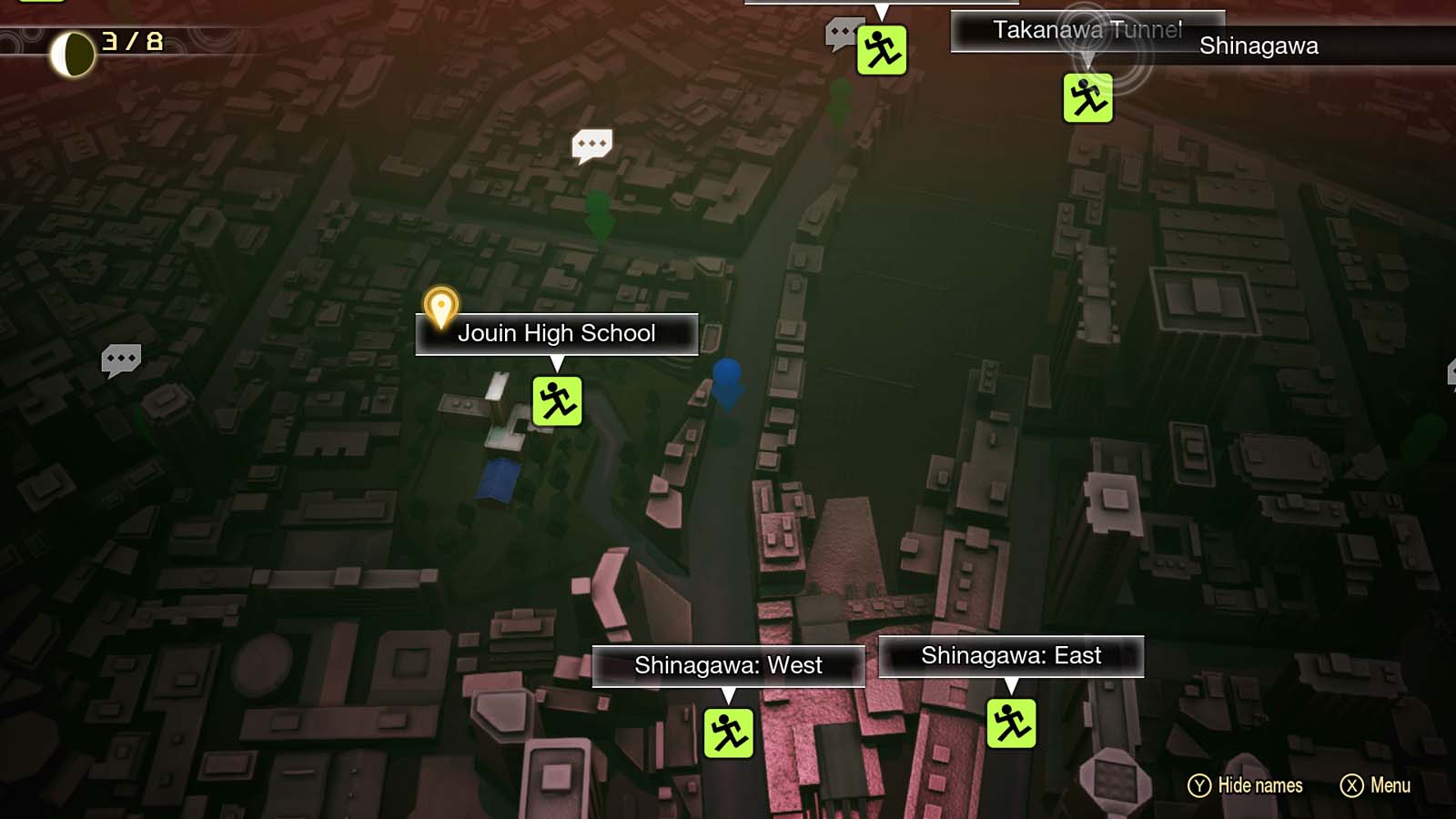Select the topmost fast travel icon on the map
The width and height of the screenshot is (1456, 819).
click(881, 51)
